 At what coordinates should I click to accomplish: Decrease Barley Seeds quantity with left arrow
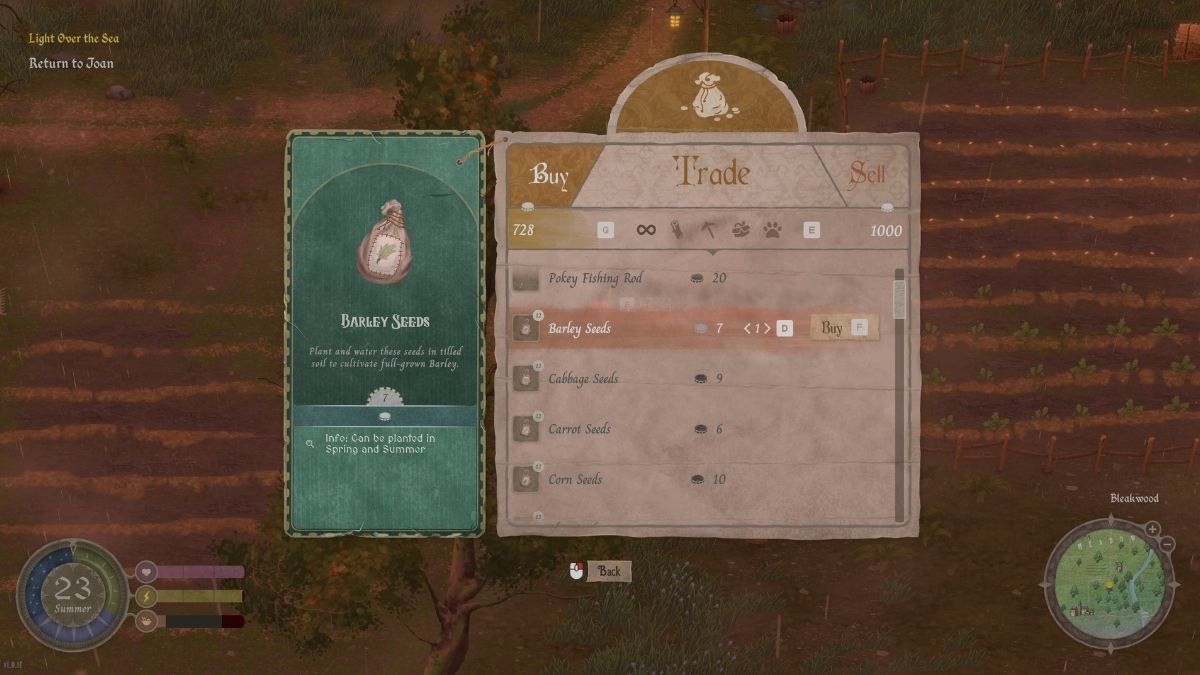click(747, 328)
